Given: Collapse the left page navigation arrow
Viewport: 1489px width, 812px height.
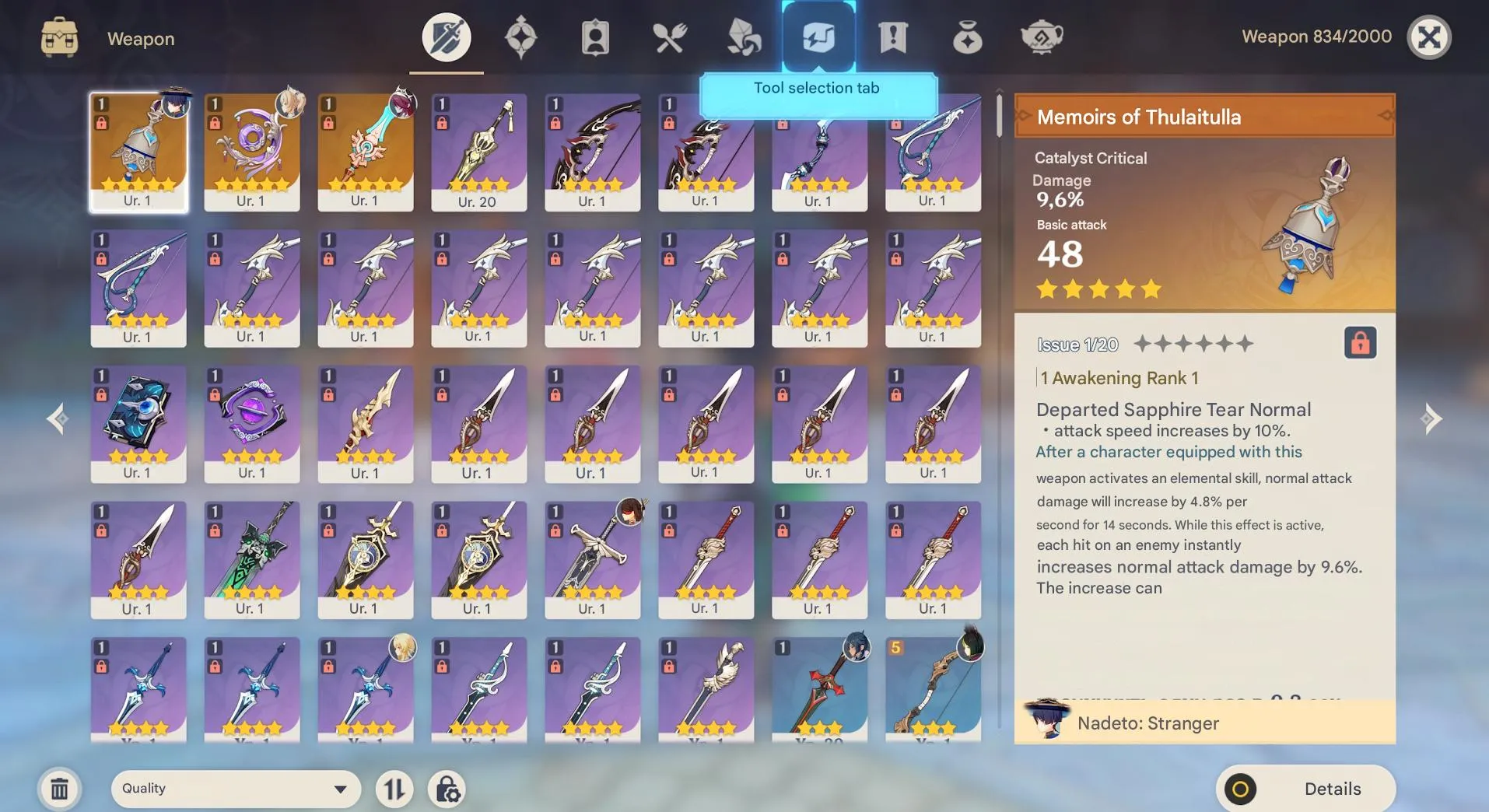Looking at the screenshot, I should click(58, 418).
